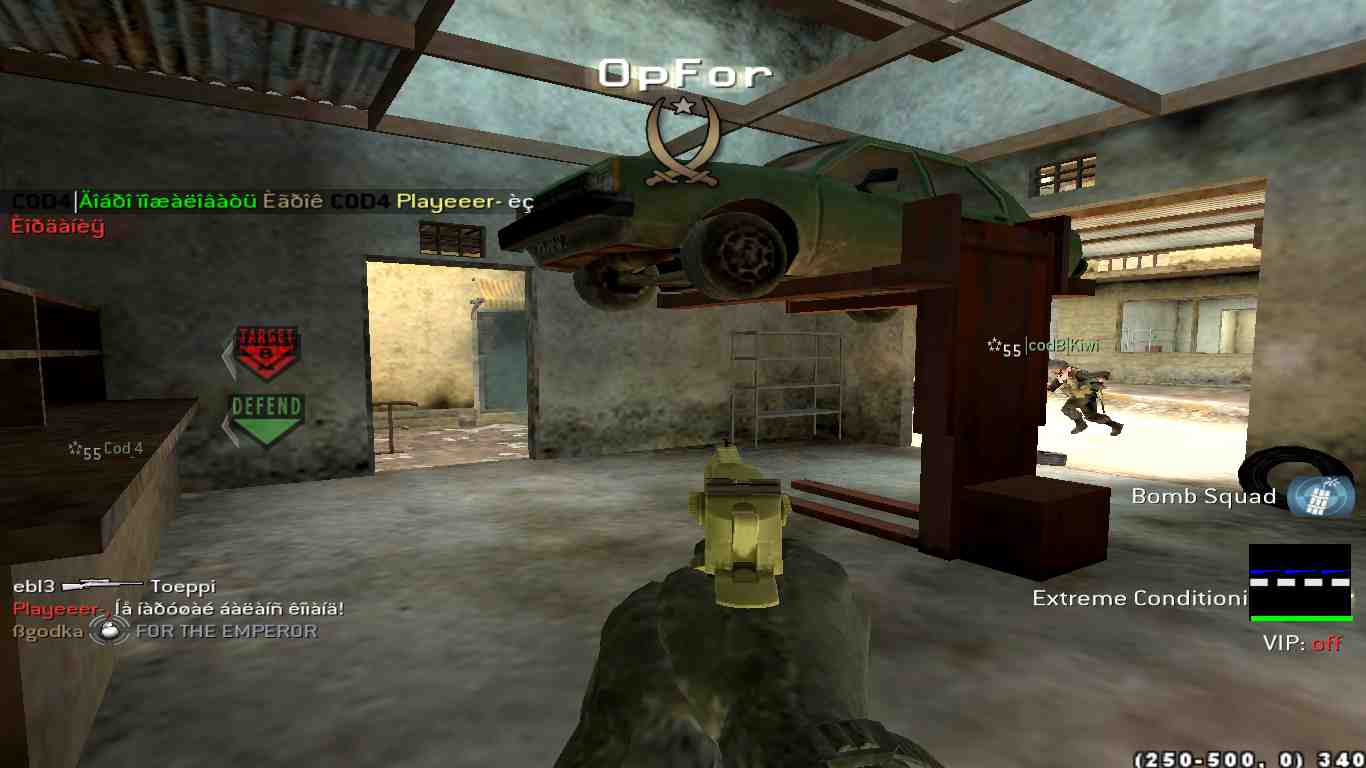Select the green Defend objective marker
This screenshot has width=1366, height=768.
coord(266,418)
